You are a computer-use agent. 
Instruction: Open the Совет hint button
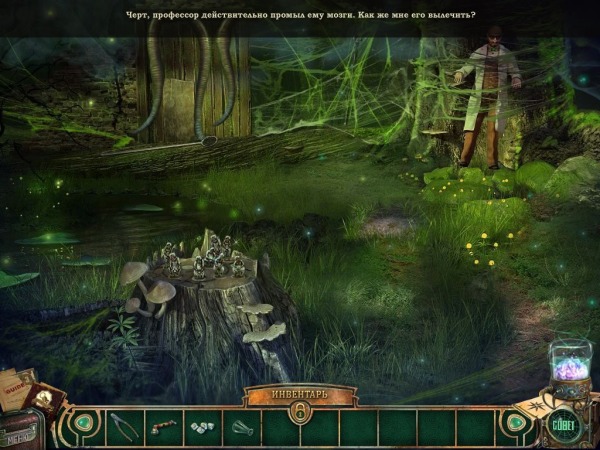pos(564,425)
